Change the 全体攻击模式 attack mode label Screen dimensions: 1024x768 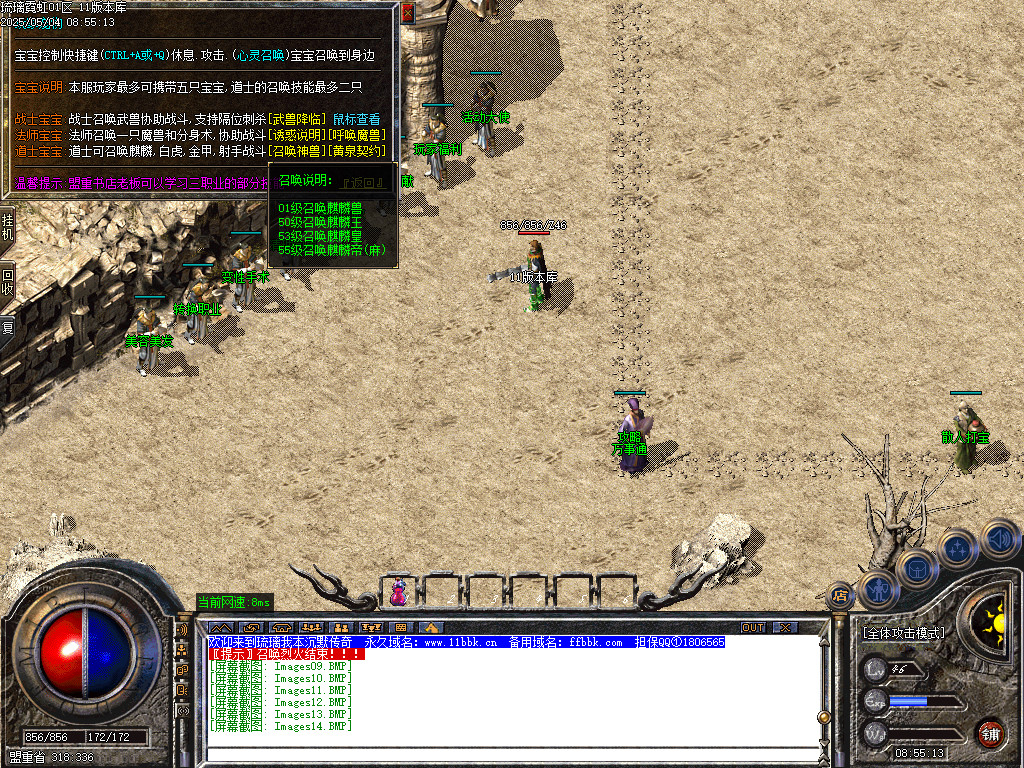pyautogui.click(x=902, y=633)
